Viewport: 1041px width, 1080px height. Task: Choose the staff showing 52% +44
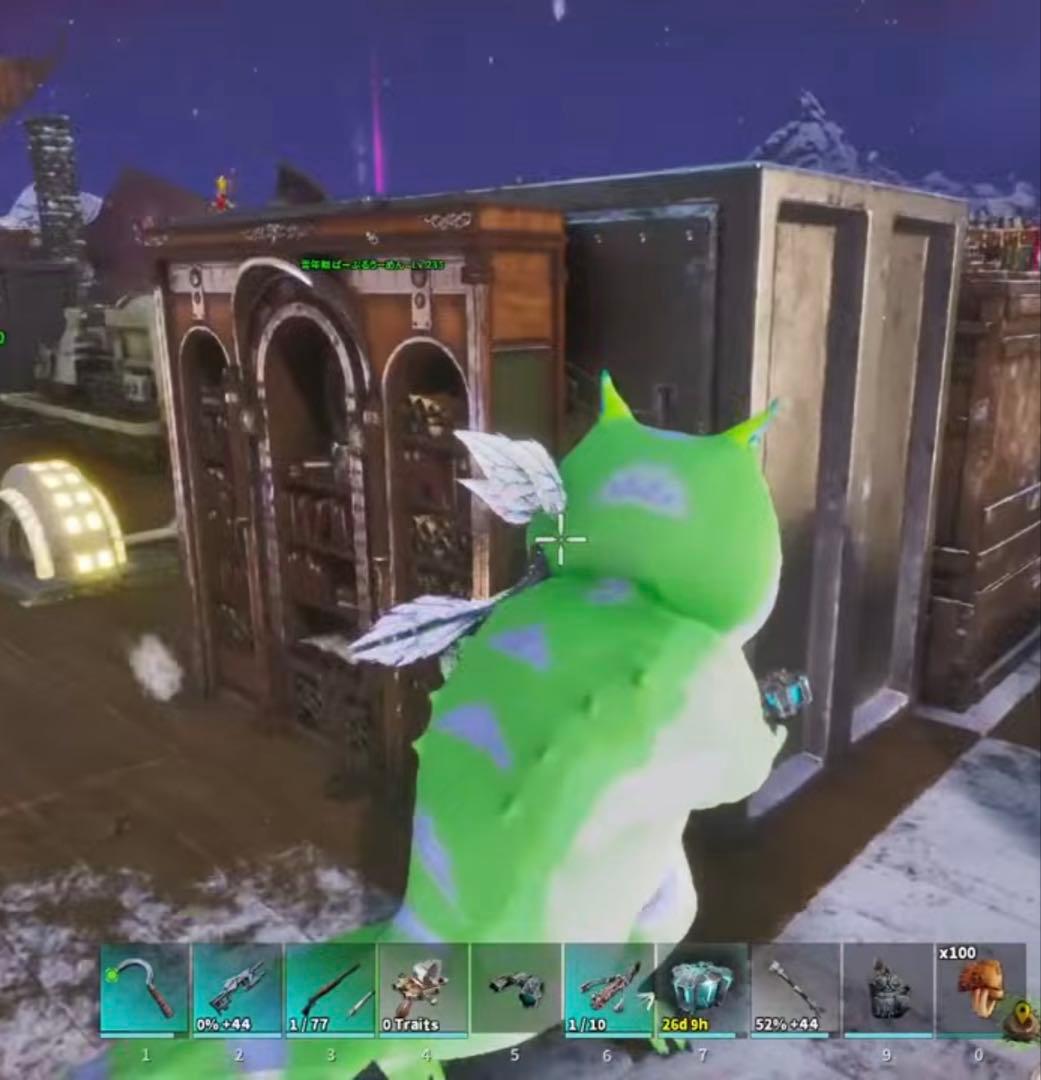(795, 990)
